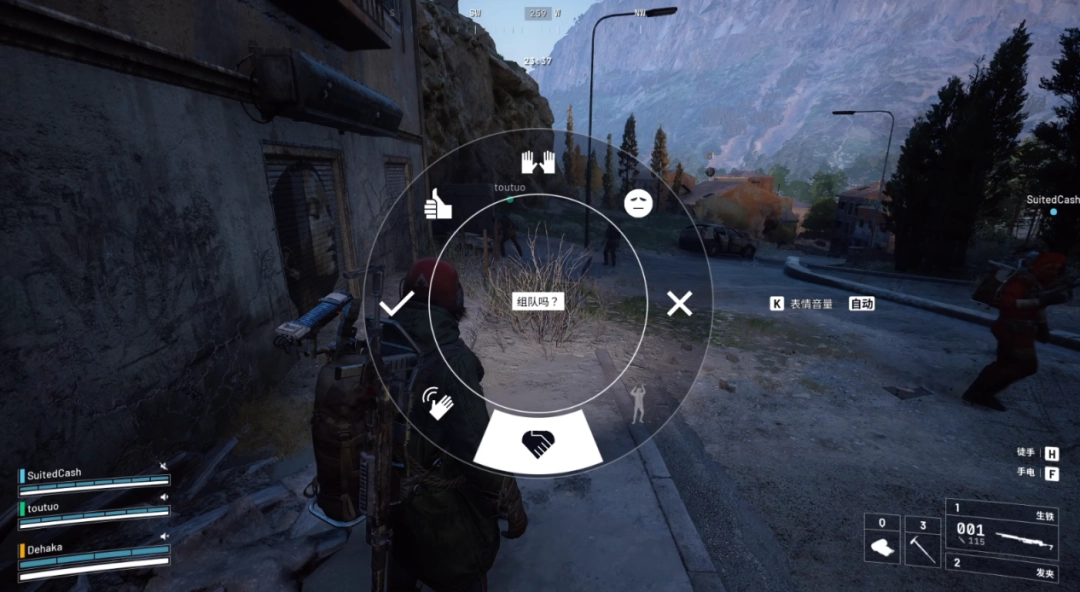Pick the raised hands surrender emote
Image resolution: width=1080 pixels, height=592 pixels.
click(538, 162)
